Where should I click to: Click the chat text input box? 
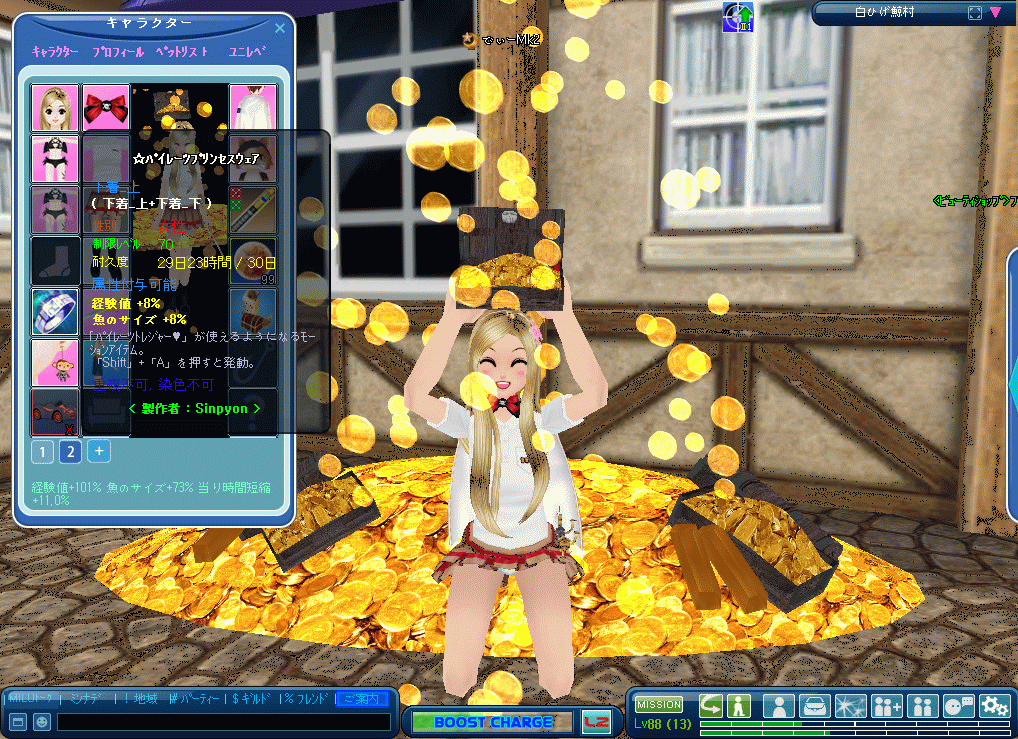pyautogui.click(x=223, y=721)
